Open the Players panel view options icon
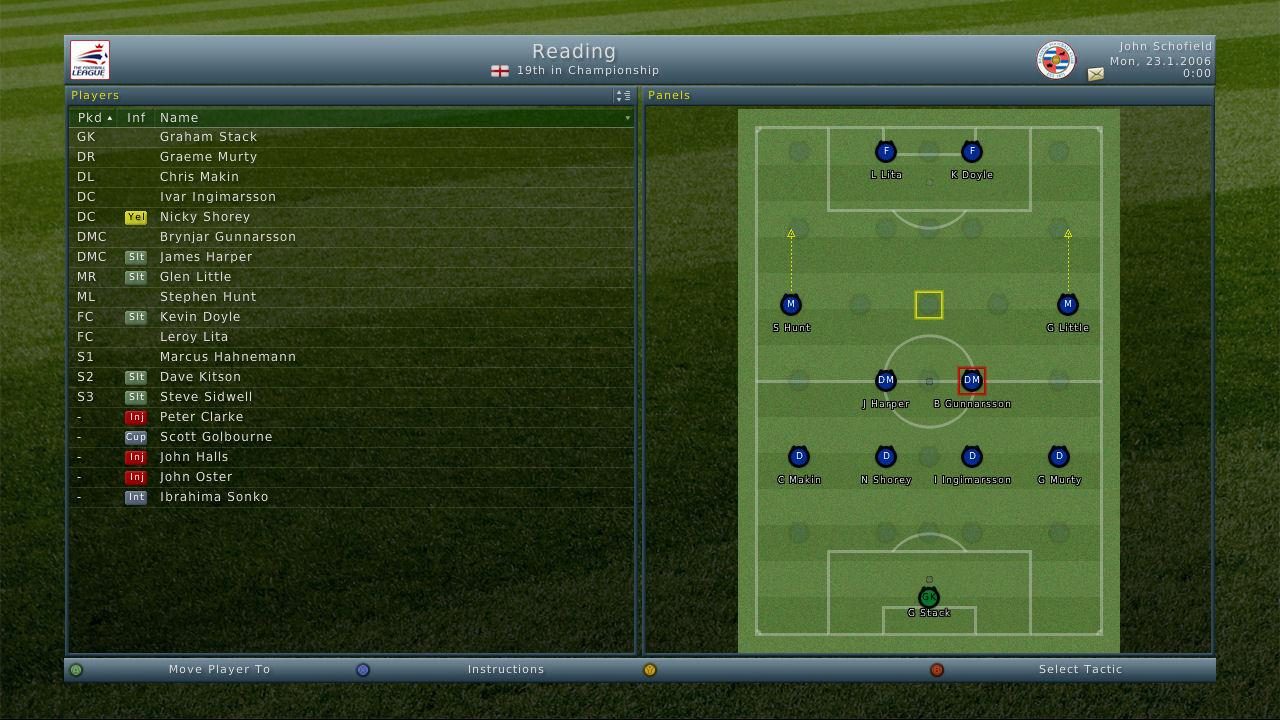Screen dimensions: 1280x720 click(x=622, y=96)
